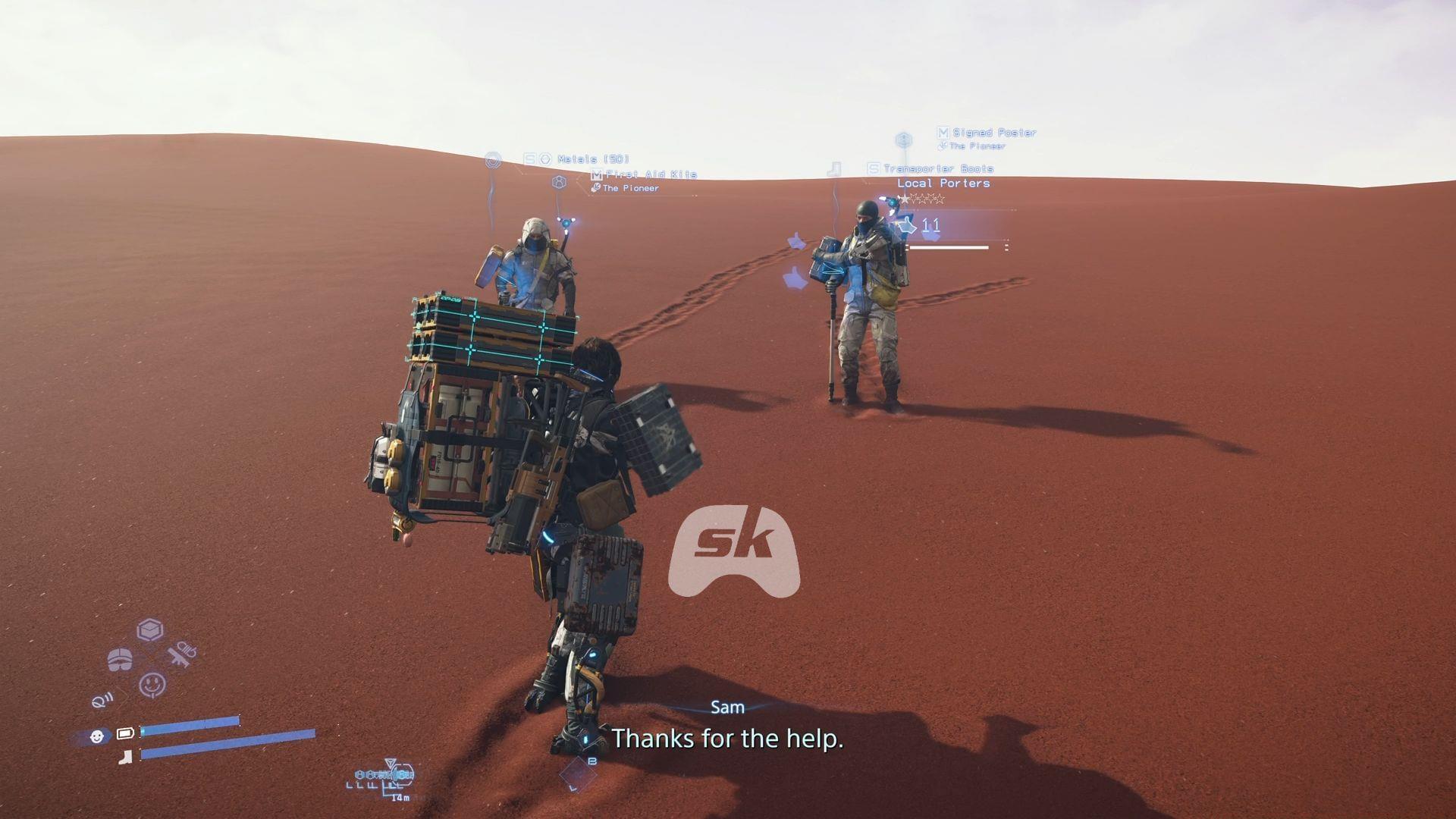Toggle the first star in Local Porters rating
The width and height of the screenshot is (1456, 819).
[905, 198]
